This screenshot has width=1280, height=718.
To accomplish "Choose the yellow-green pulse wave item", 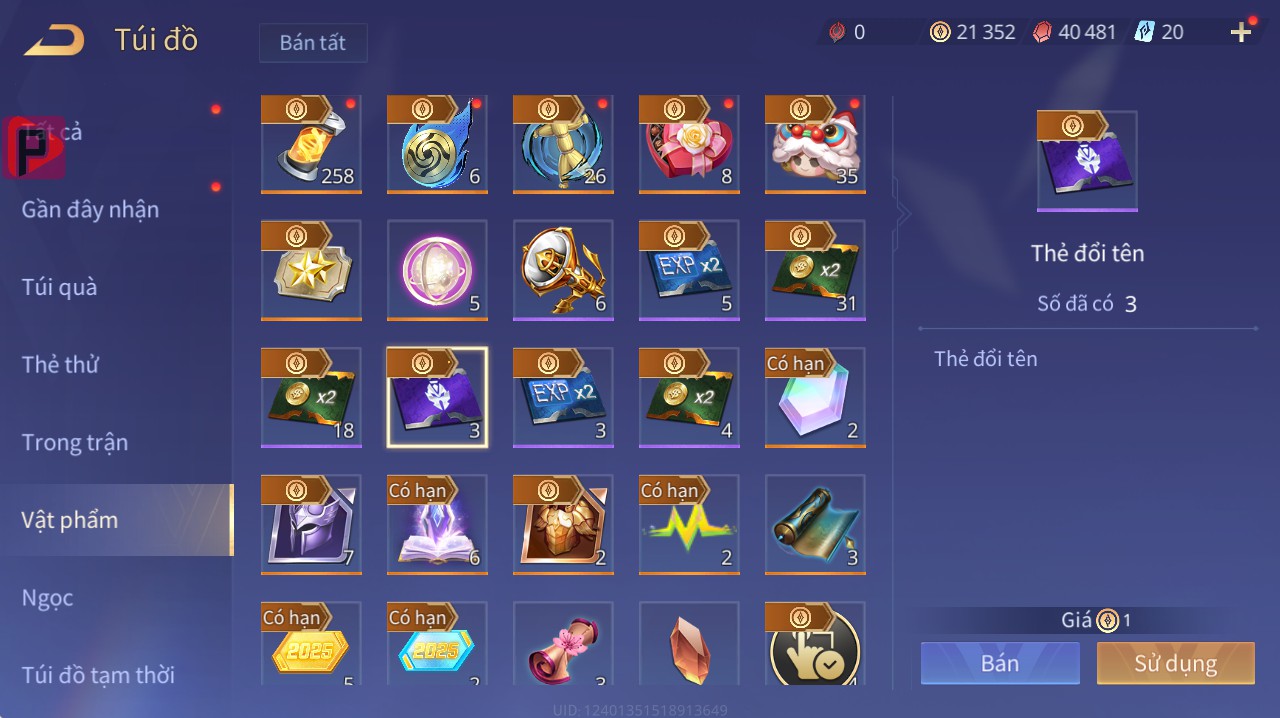I will tap(689, 525).
